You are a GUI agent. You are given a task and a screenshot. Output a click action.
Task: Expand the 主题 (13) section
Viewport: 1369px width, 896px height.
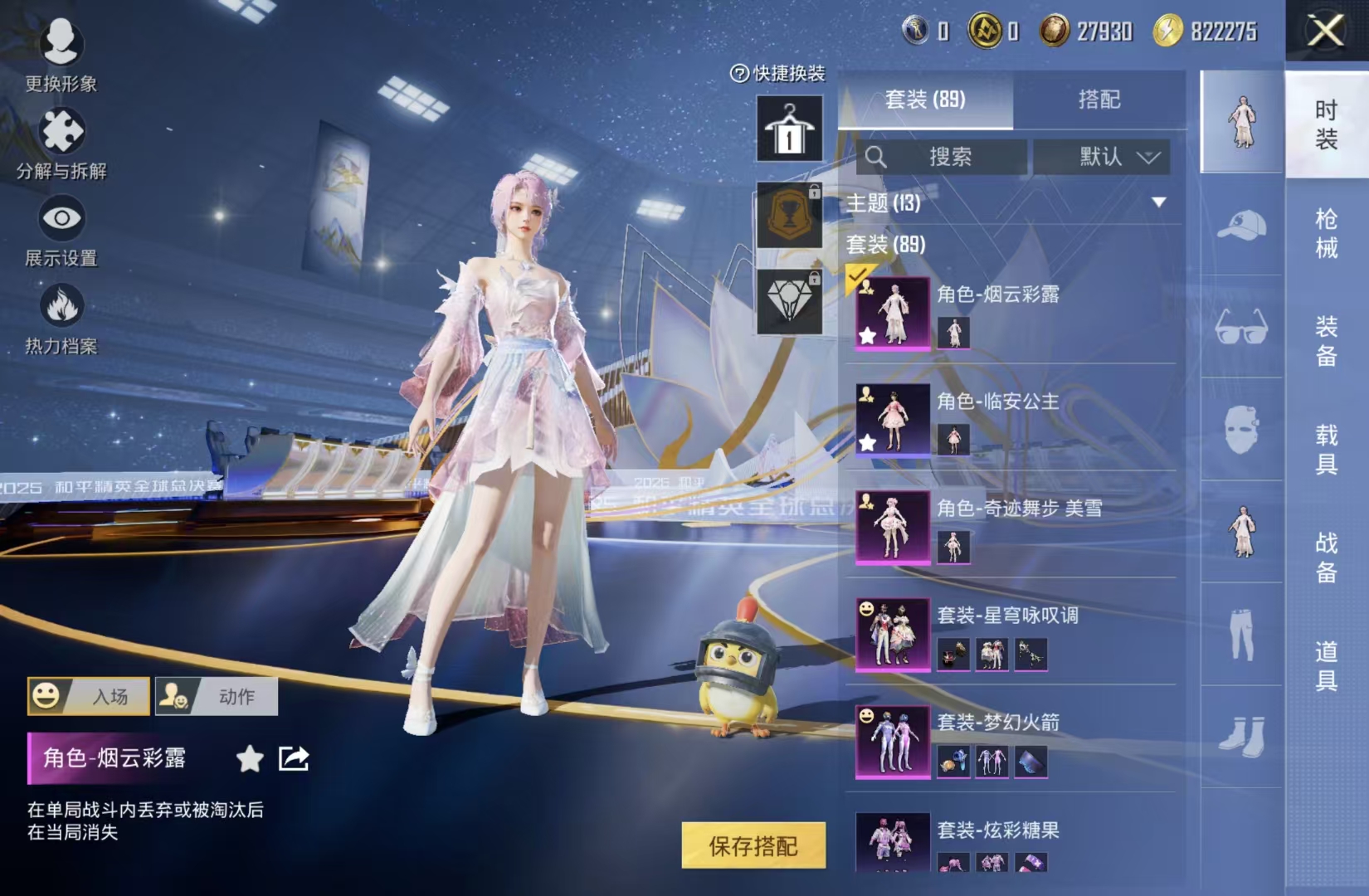[1158, 202]
